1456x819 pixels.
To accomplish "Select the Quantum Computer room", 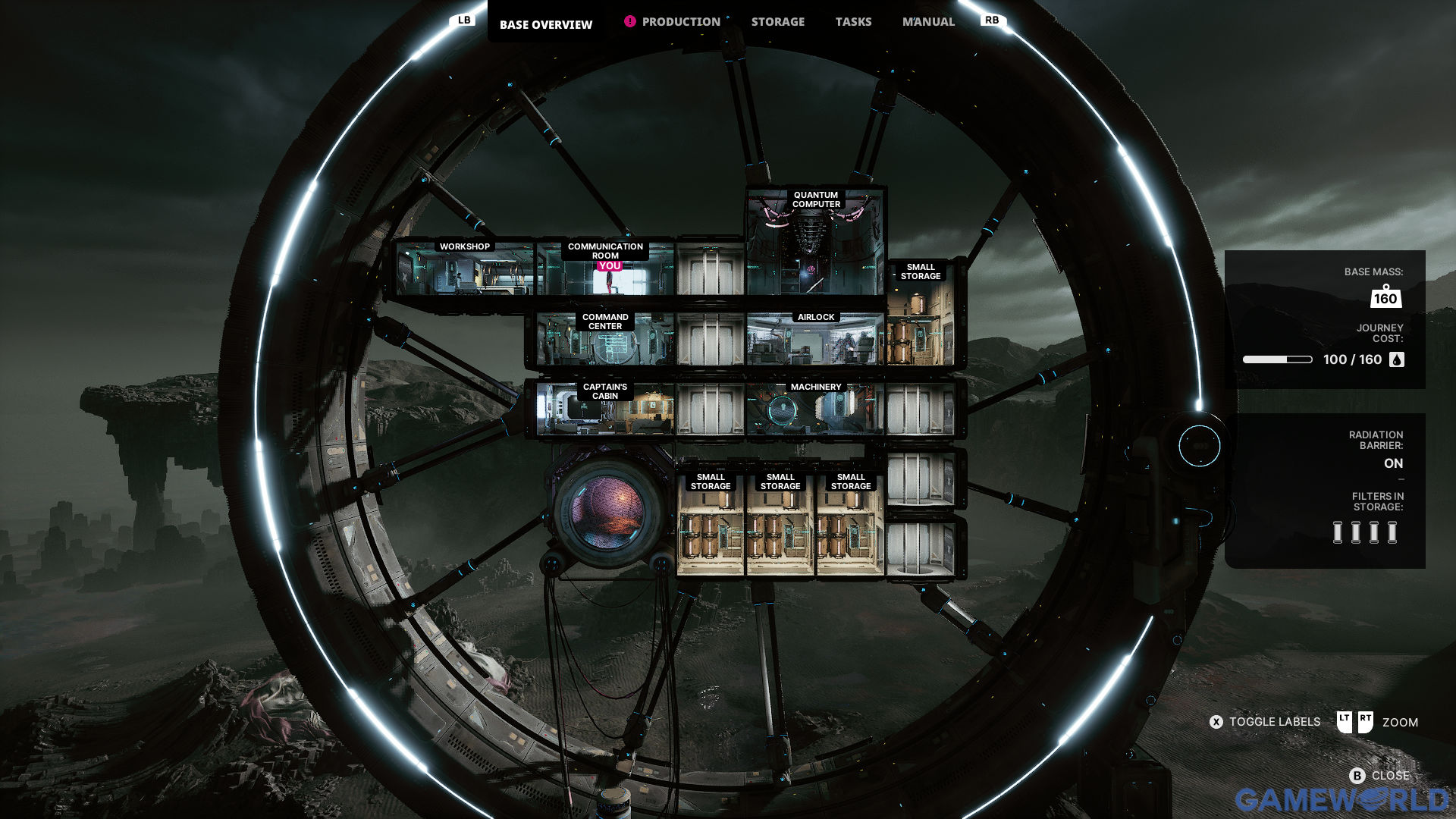I will tap(816, 243).
